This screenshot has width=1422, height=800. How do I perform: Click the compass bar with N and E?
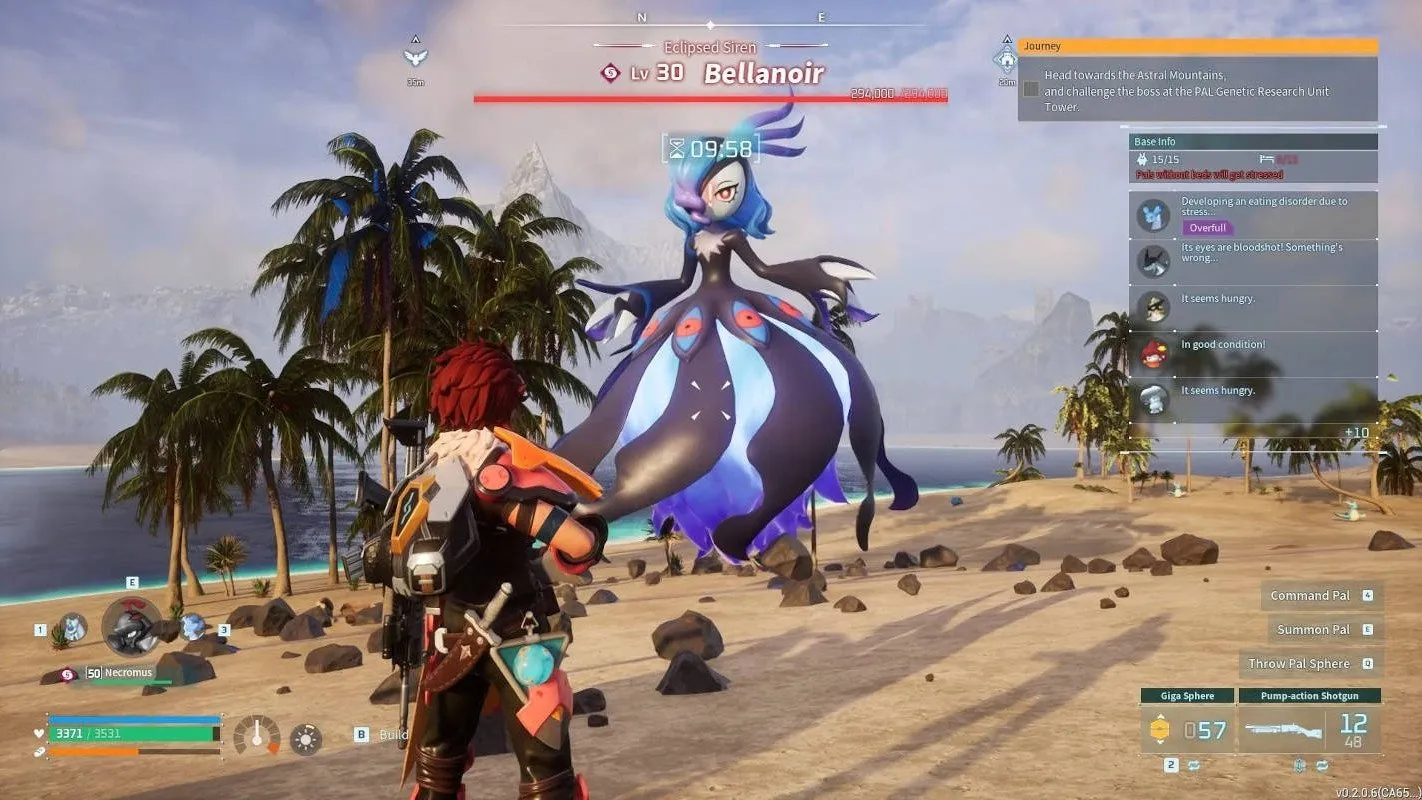(x=710, y=20)
